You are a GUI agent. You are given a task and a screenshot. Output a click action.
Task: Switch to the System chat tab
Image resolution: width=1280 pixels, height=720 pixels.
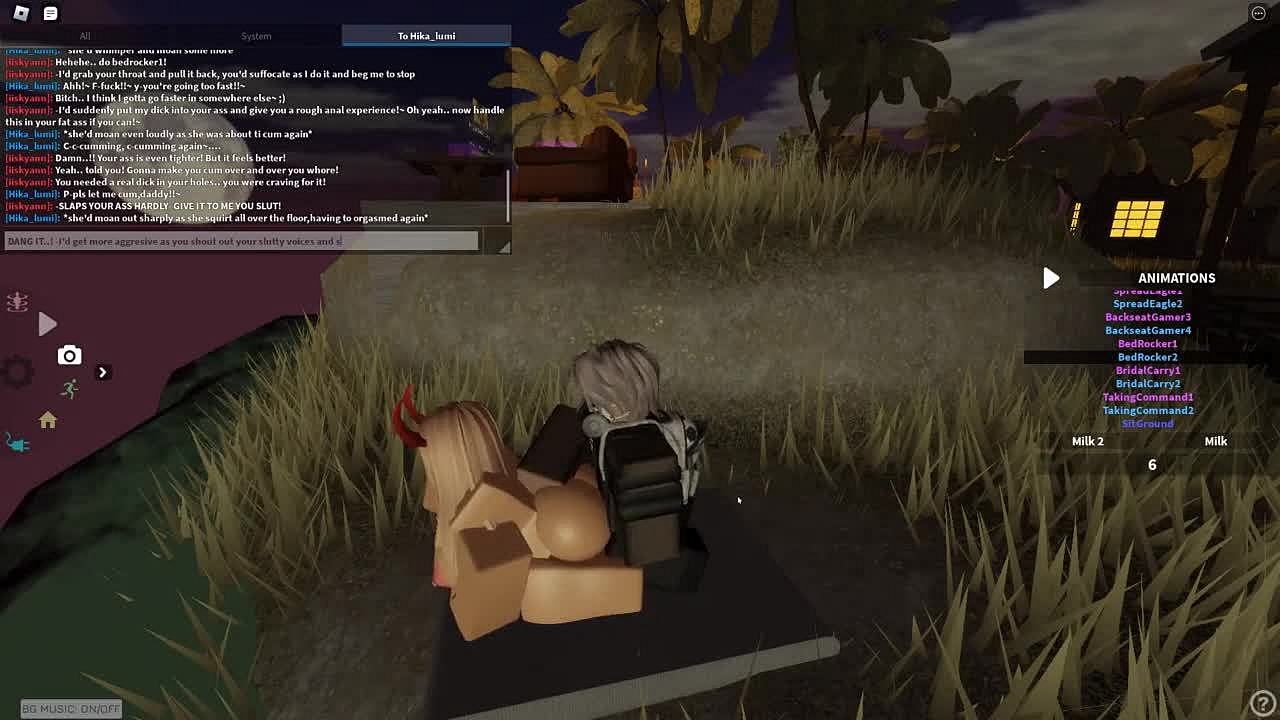click(256, 36)
